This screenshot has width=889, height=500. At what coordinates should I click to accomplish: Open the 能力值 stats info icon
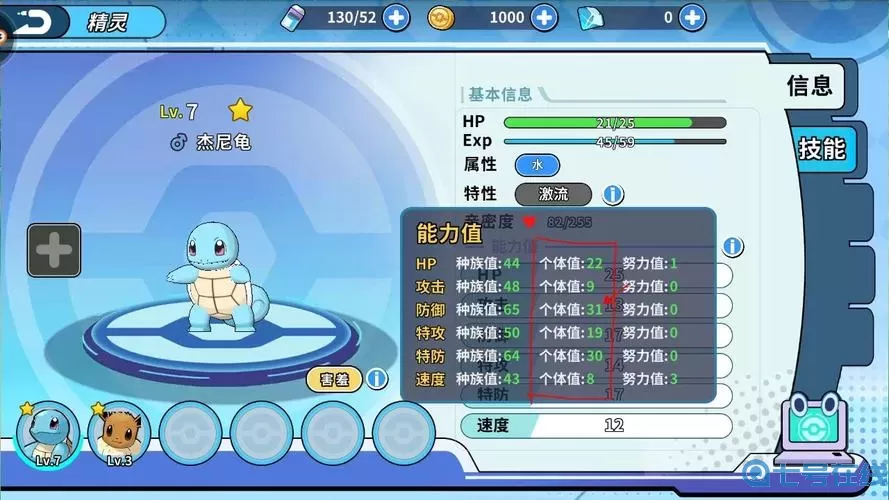pyautogui.click(x=733, y=247)
